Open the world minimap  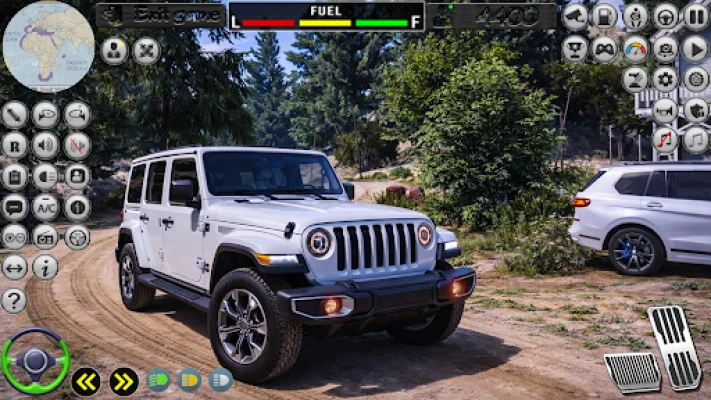(x=48, y=46)
